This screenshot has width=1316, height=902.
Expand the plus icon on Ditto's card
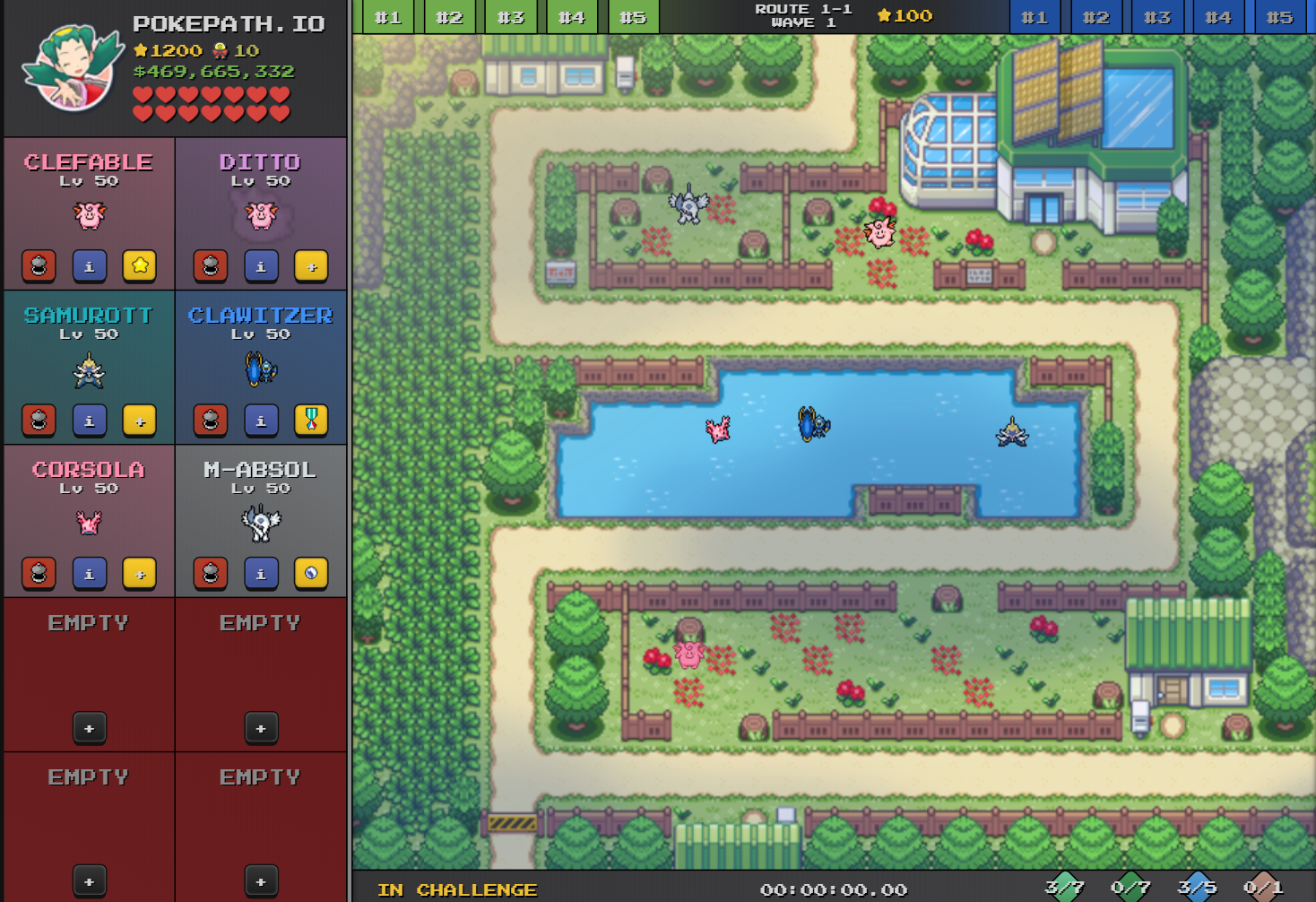click(x=311, y=265)
